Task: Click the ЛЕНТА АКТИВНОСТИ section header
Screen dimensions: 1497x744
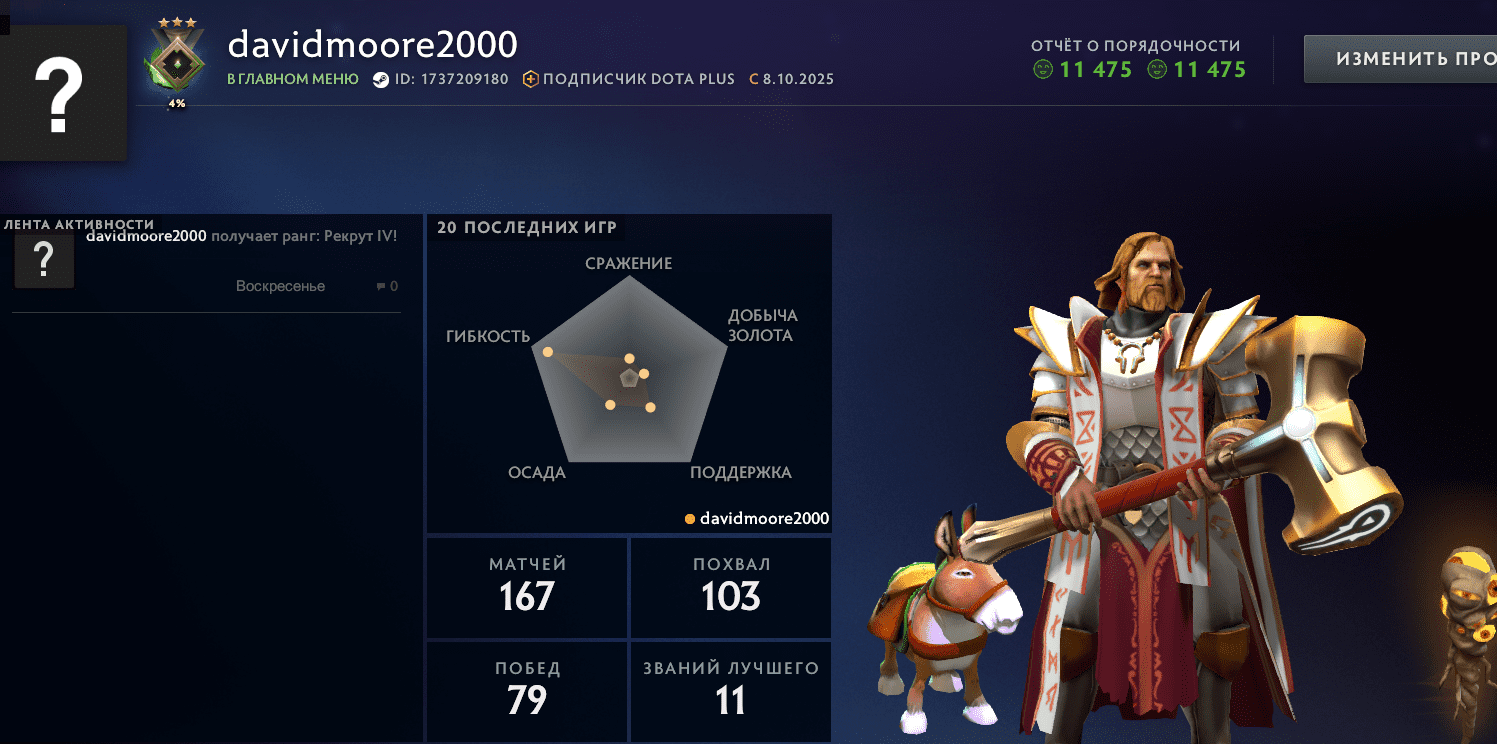Action: [79, 225]
